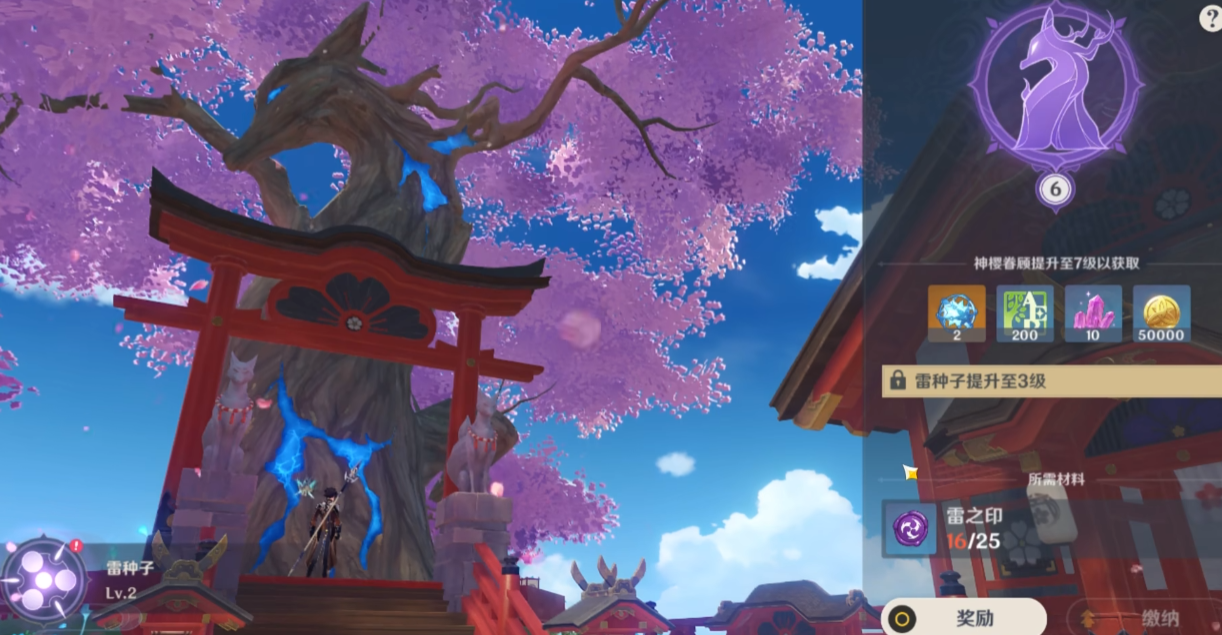1222x635 pixels.
Task: Select the locked 雷种子提升至3级 row
Action: [x=1050, y=381]
